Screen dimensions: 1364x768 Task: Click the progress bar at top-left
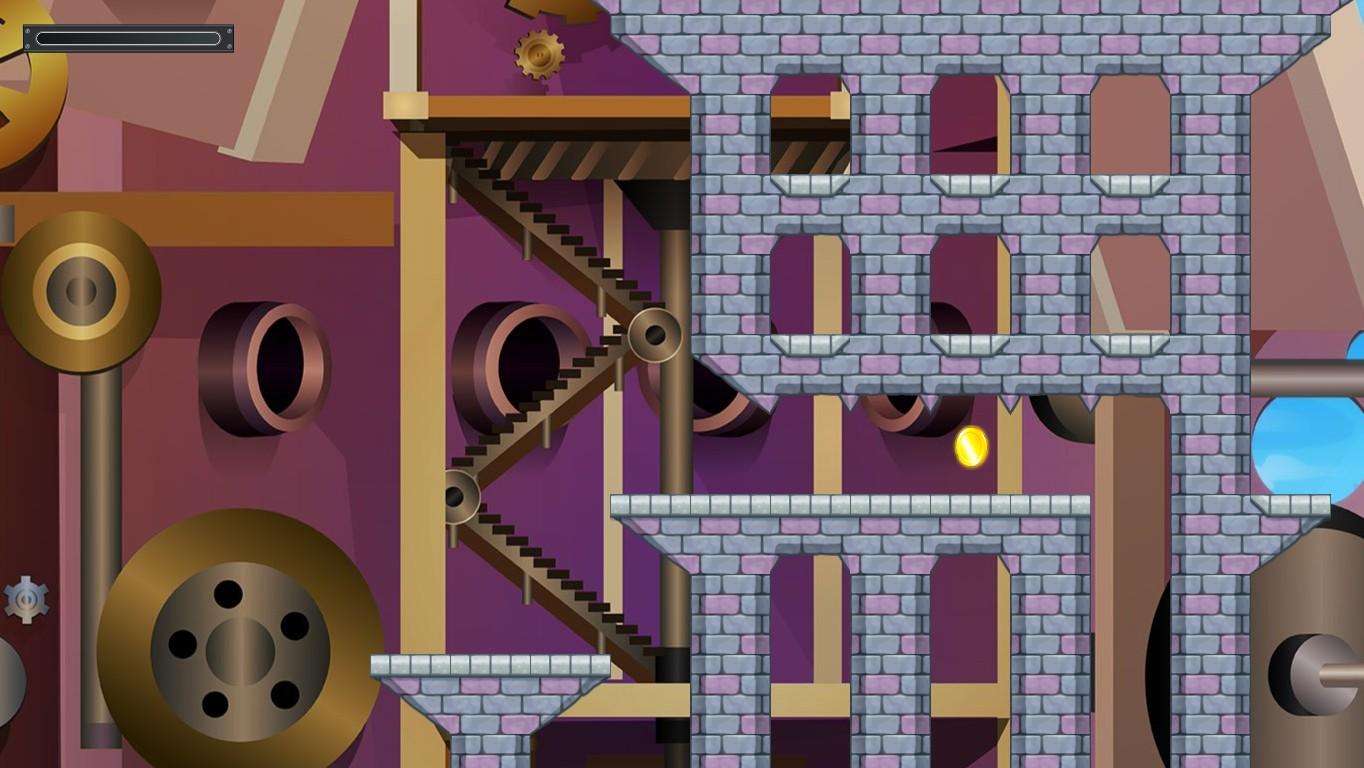[127, 38]
